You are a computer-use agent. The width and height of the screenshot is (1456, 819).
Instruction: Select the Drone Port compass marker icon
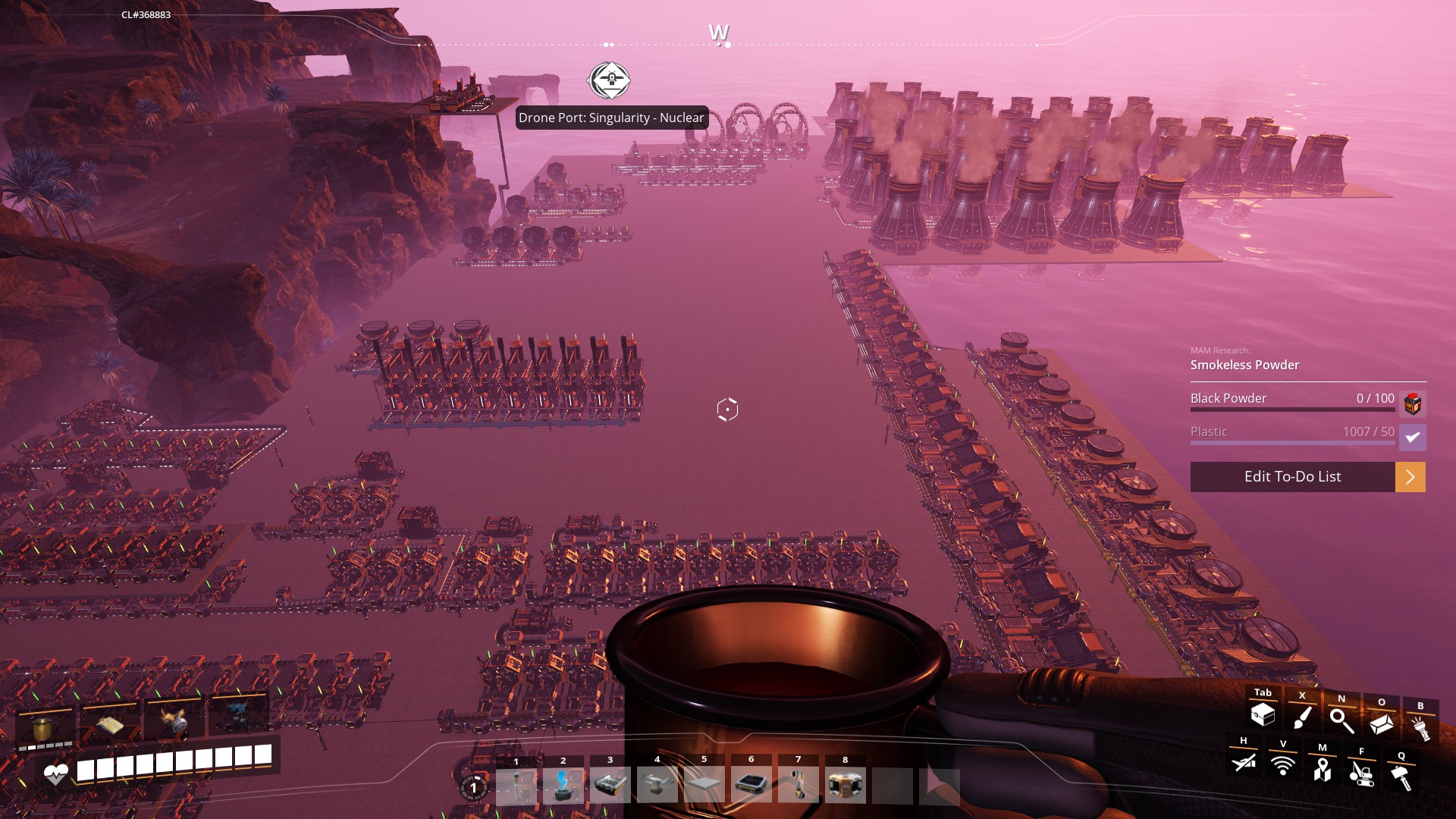tap(609, 80)
